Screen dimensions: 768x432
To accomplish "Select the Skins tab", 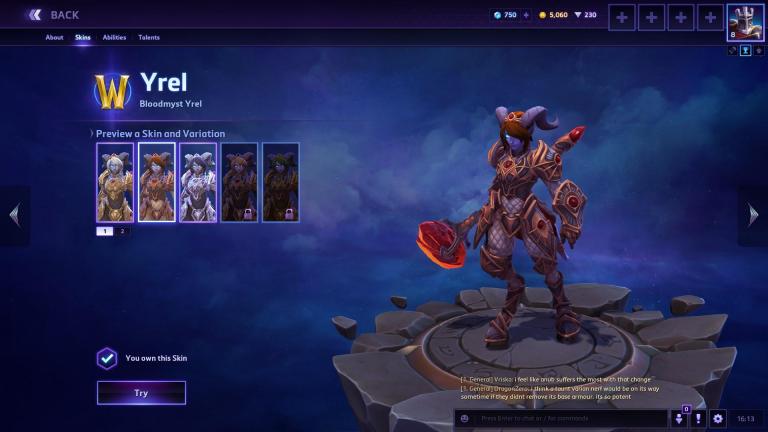I will click(82, 38).
